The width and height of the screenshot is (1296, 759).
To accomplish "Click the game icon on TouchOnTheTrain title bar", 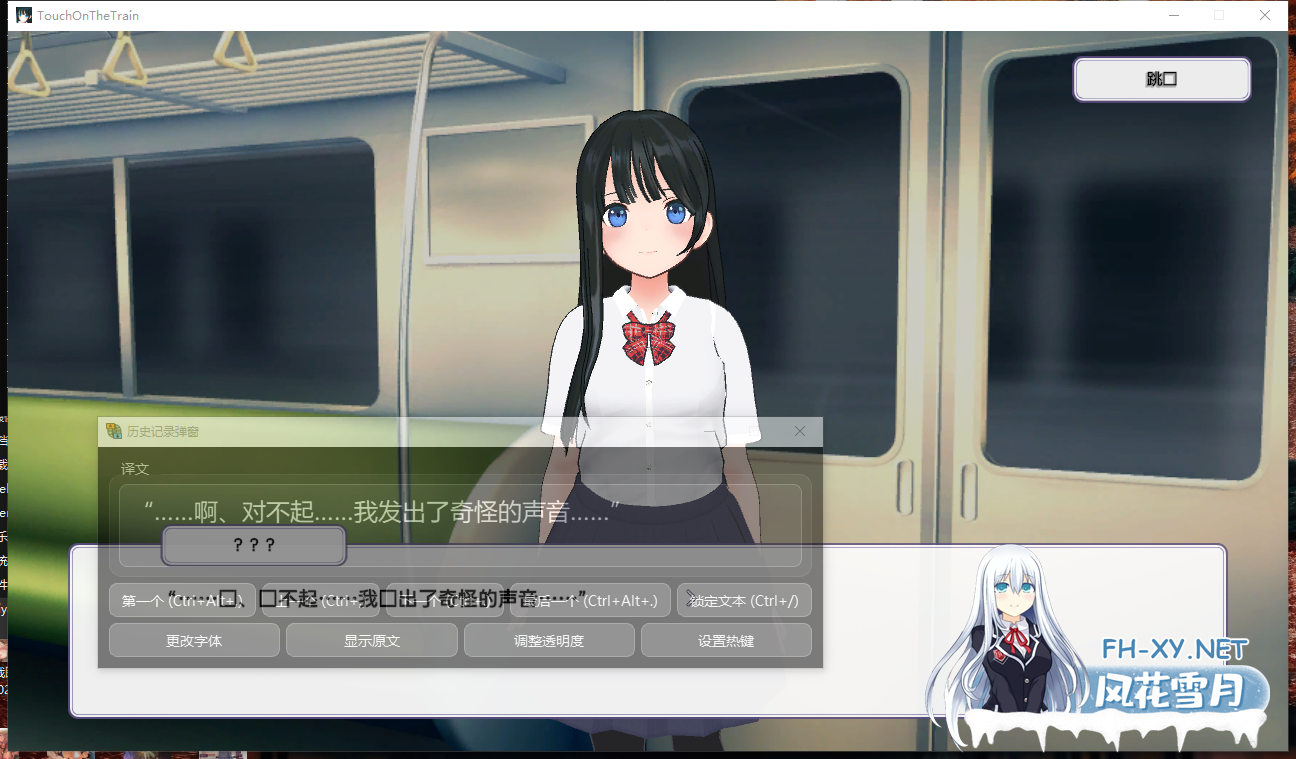I will click(22, 15).
